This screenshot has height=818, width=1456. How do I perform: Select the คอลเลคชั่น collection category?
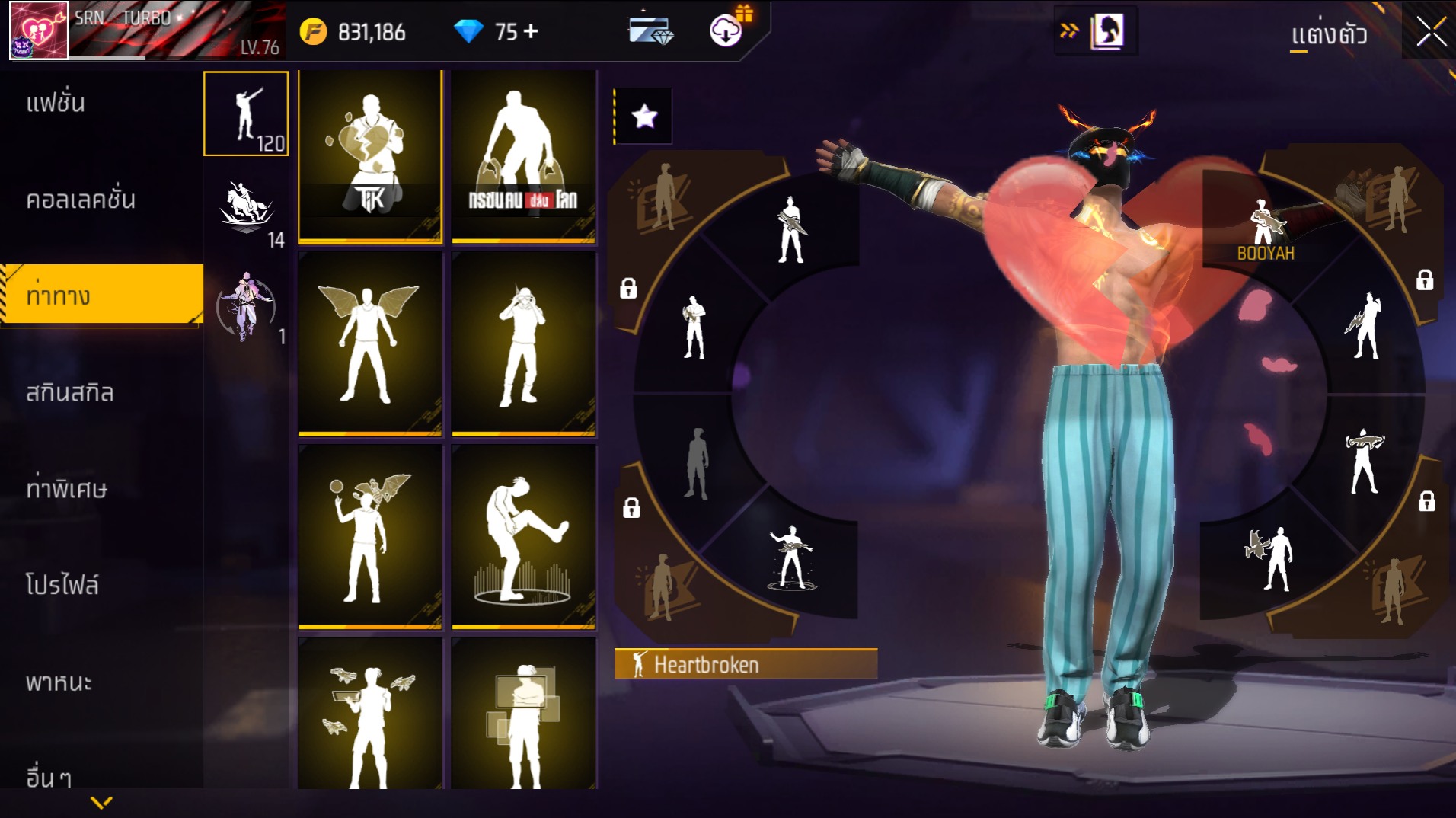(x=80, y=200)
